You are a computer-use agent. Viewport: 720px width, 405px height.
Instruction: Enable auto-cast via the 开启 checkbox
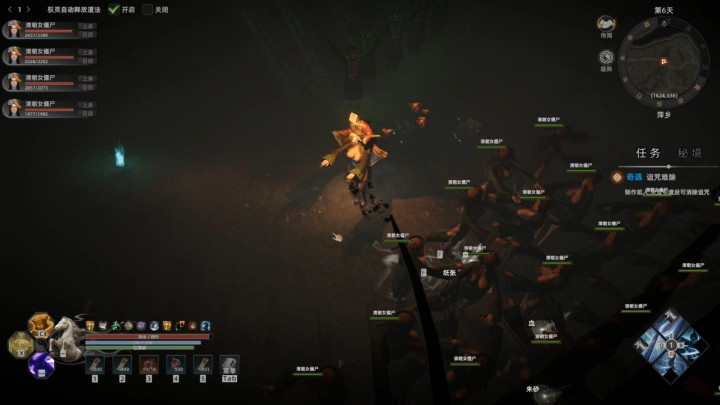tap(113, 9)
